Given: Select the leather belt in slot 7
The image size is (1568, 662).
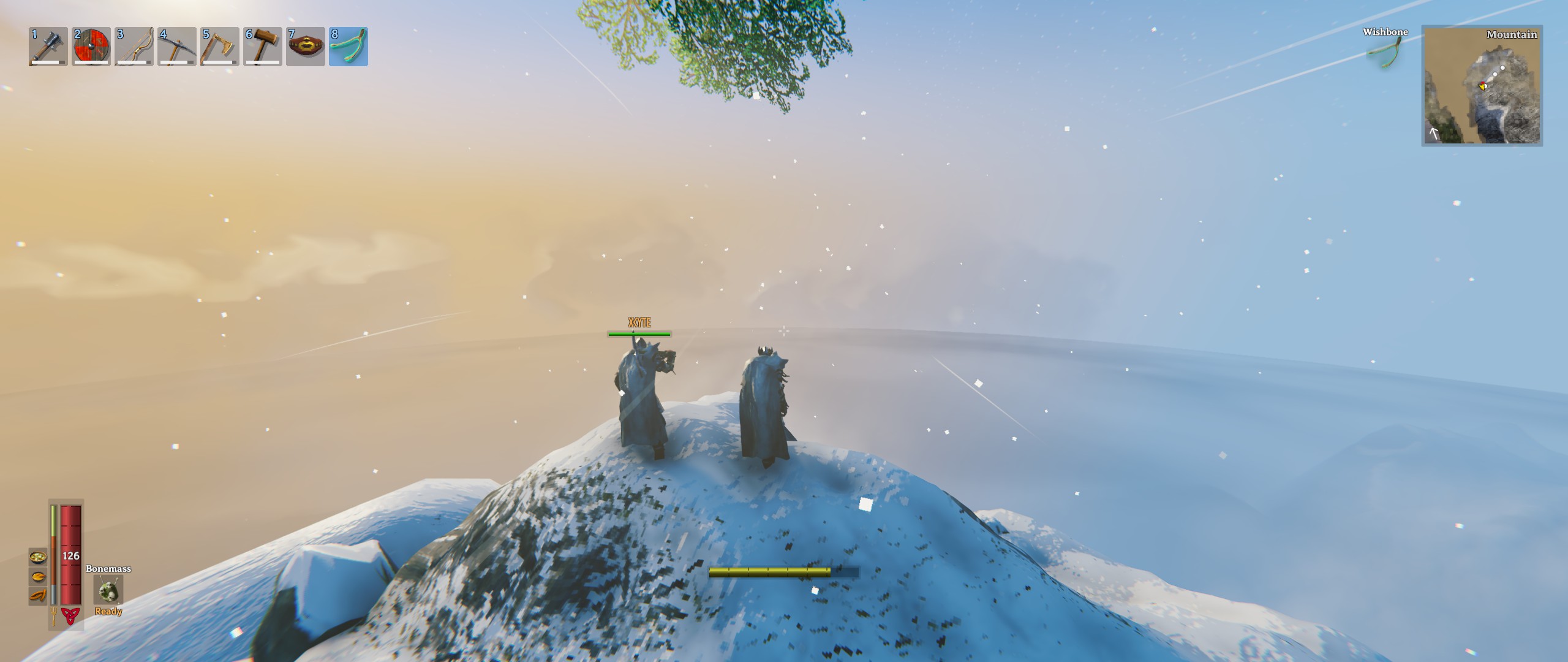Looking at the screenshot, I should click(x=306, y=47).
